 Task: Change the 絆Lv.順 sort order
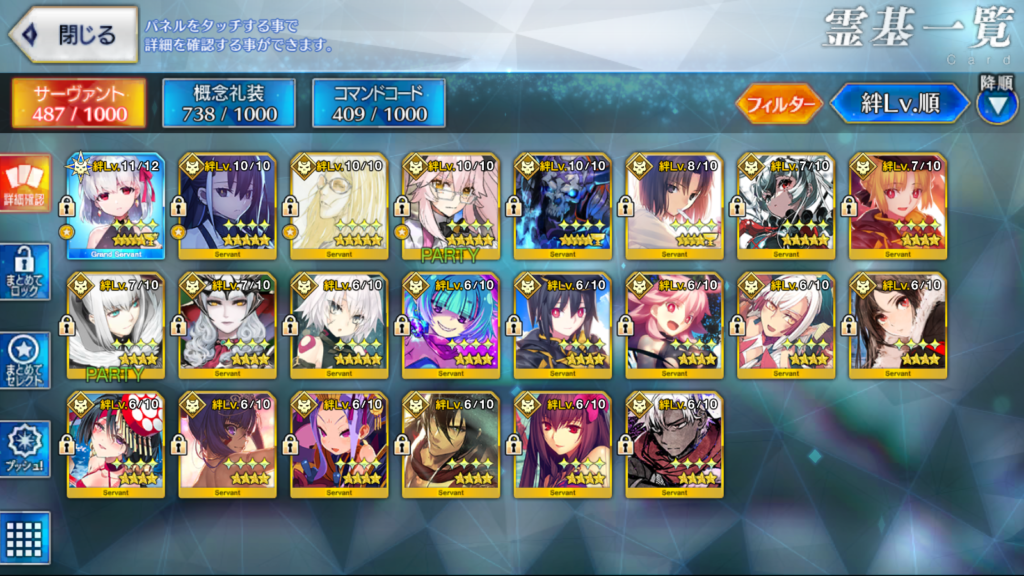point(900,103)
